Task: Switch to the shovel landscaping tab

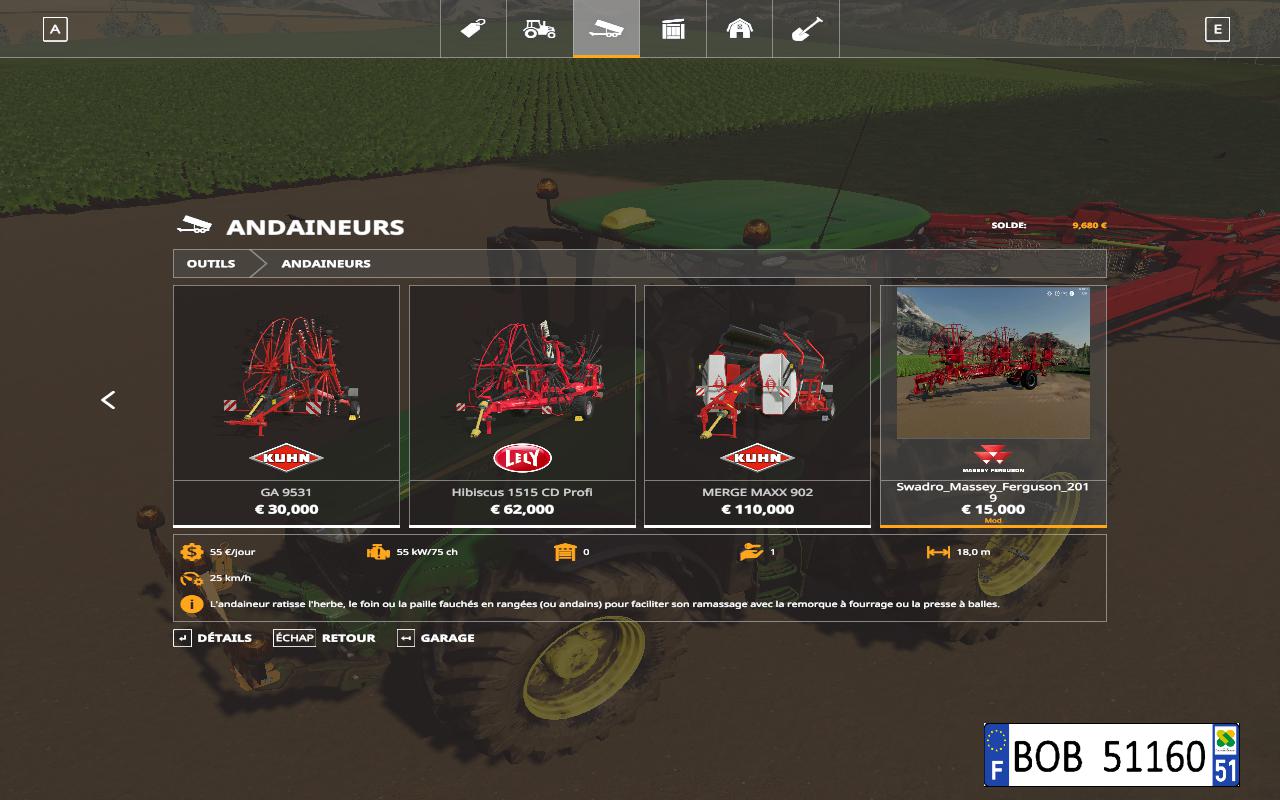Action: pos(806,29)
